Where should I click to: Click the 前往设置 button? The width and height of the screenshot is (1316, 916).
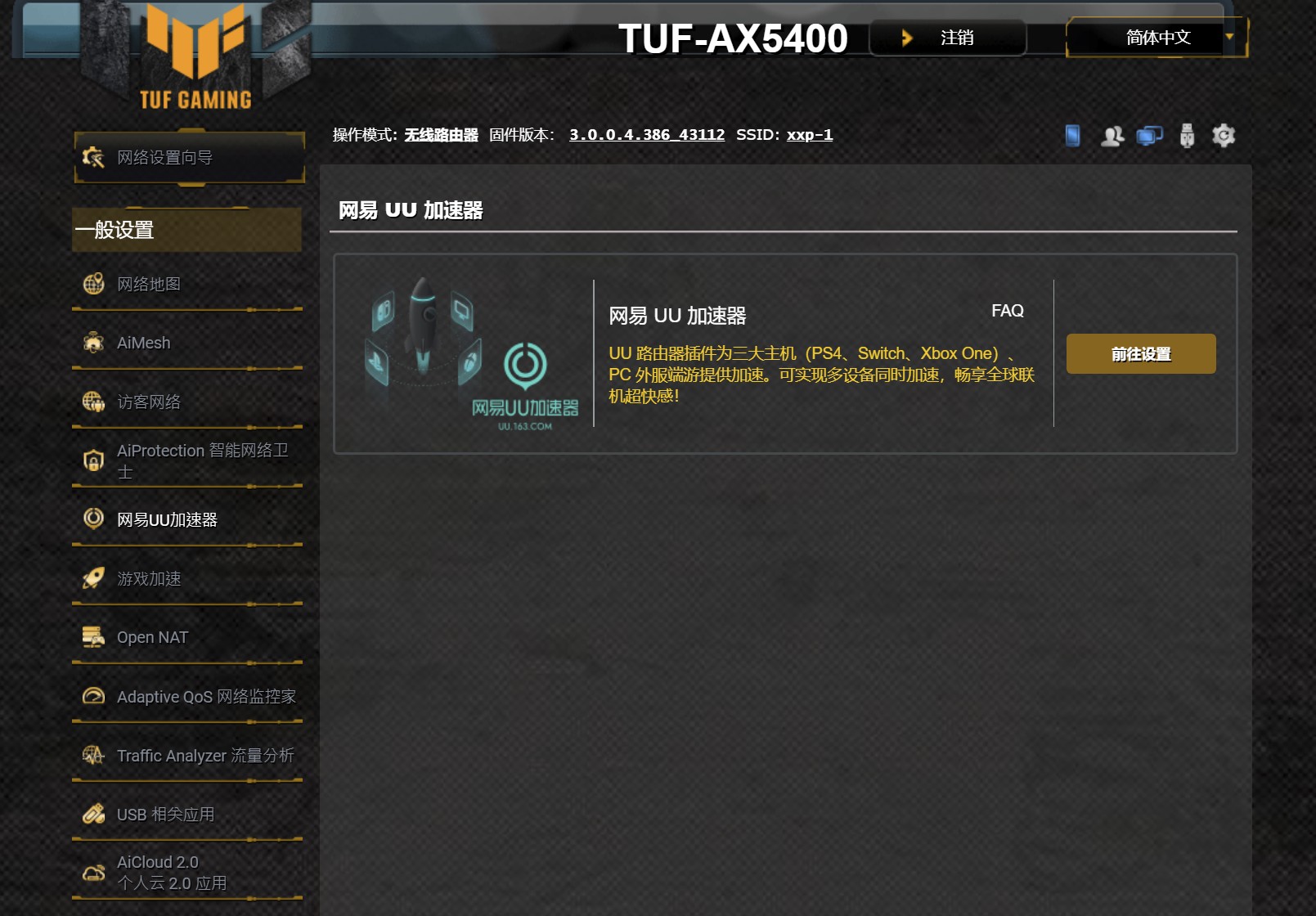pyautogui.click(x=1140, y=353)
